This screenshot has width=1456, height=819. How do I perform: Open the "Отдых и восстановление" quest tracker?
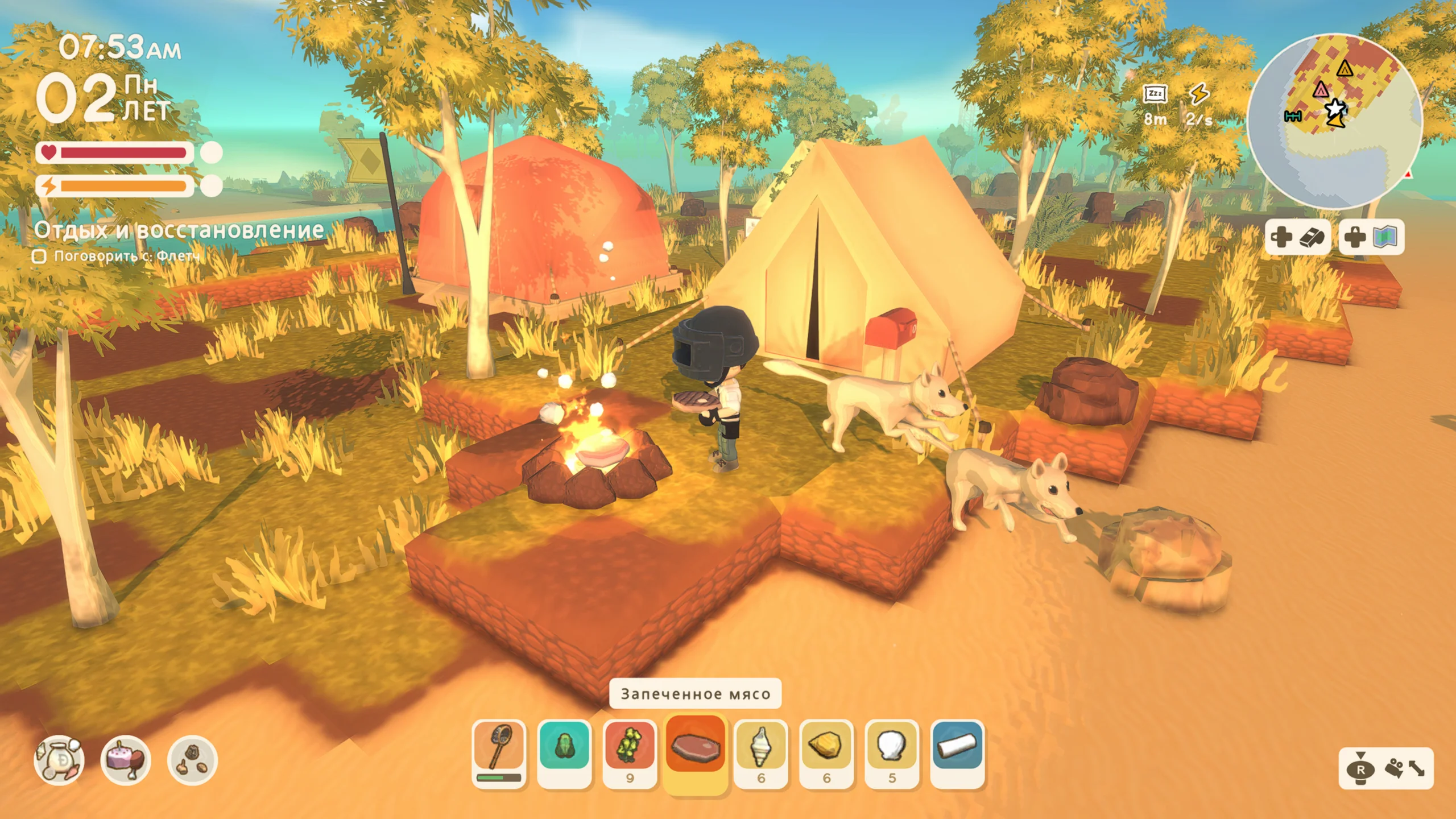(x=179, y=230)
